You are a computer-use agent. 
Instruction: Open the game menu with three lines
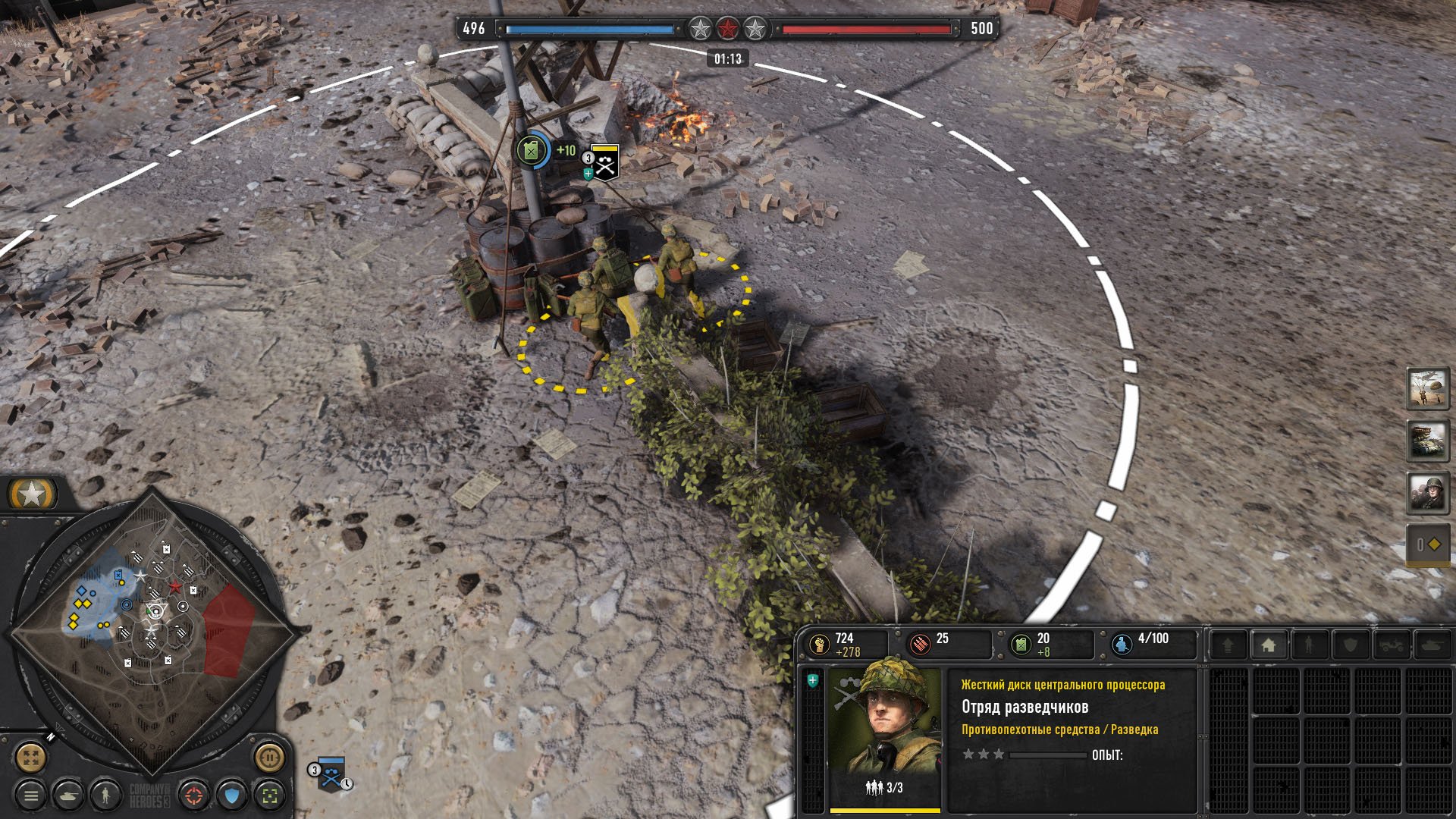31,795
